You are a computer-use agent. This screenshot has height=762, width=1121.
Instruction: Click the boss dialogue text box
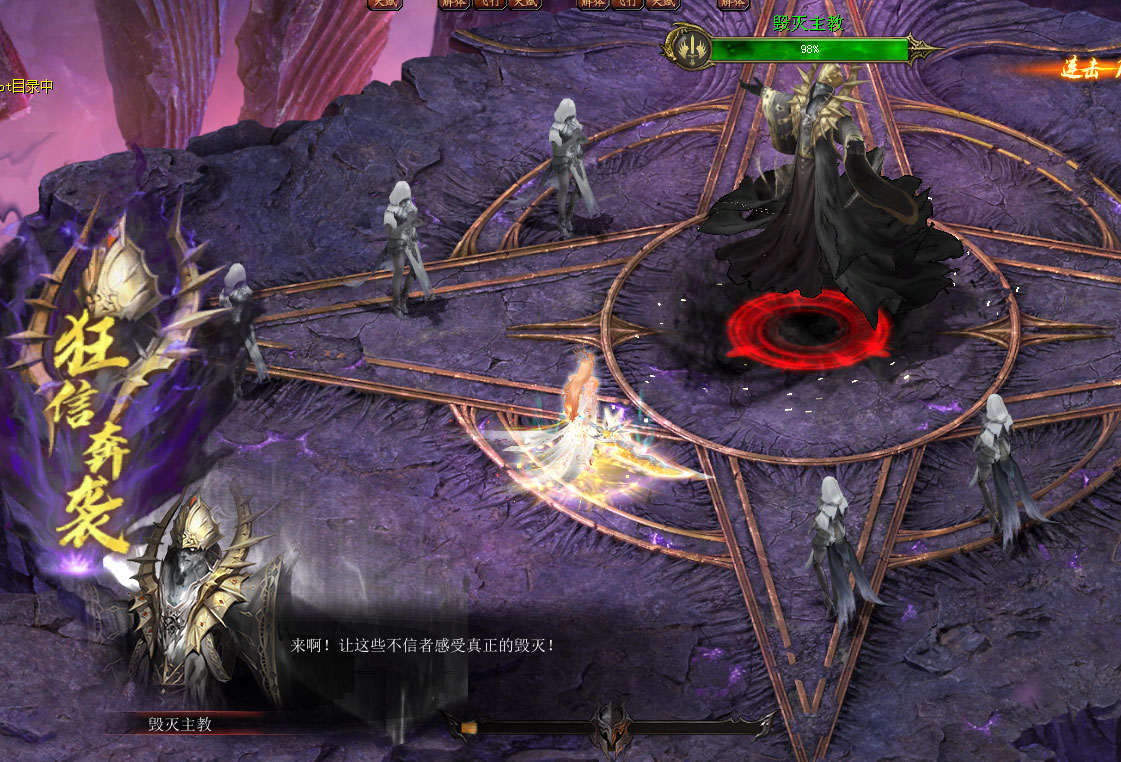coord(422,646)
